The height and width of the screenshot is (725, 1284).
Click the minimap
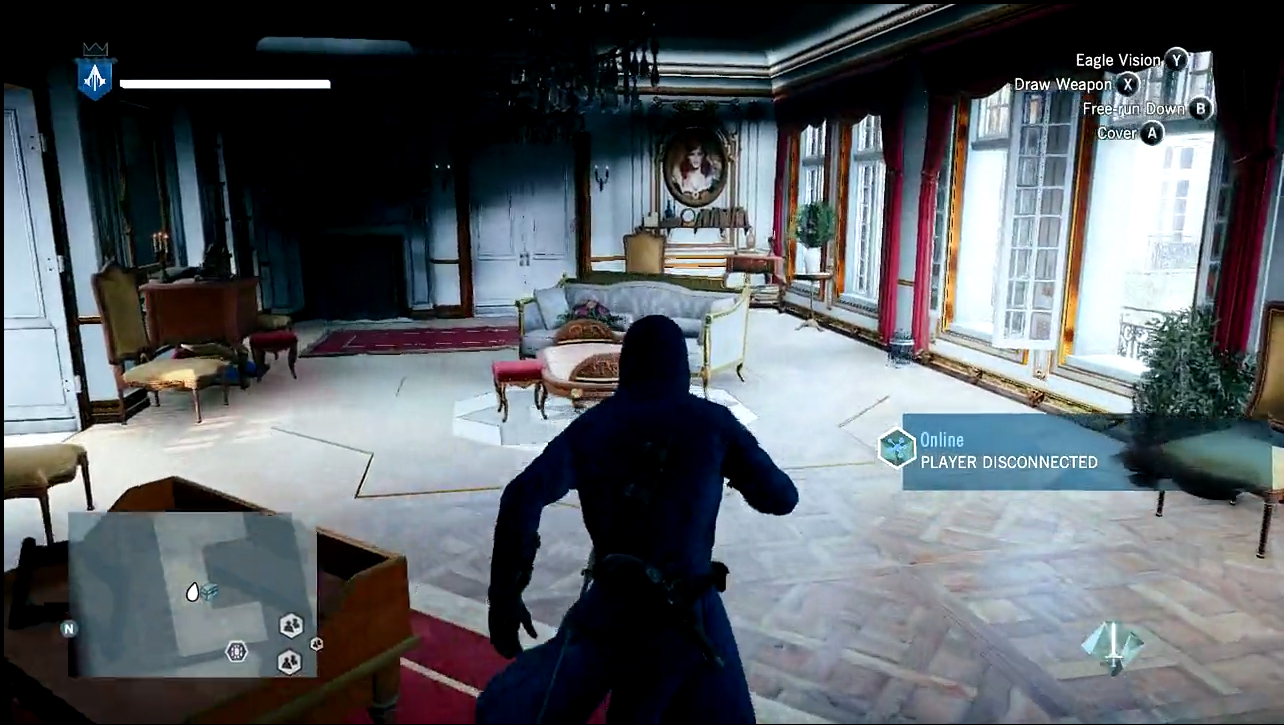pyautogui.click(x=192, y=594)
